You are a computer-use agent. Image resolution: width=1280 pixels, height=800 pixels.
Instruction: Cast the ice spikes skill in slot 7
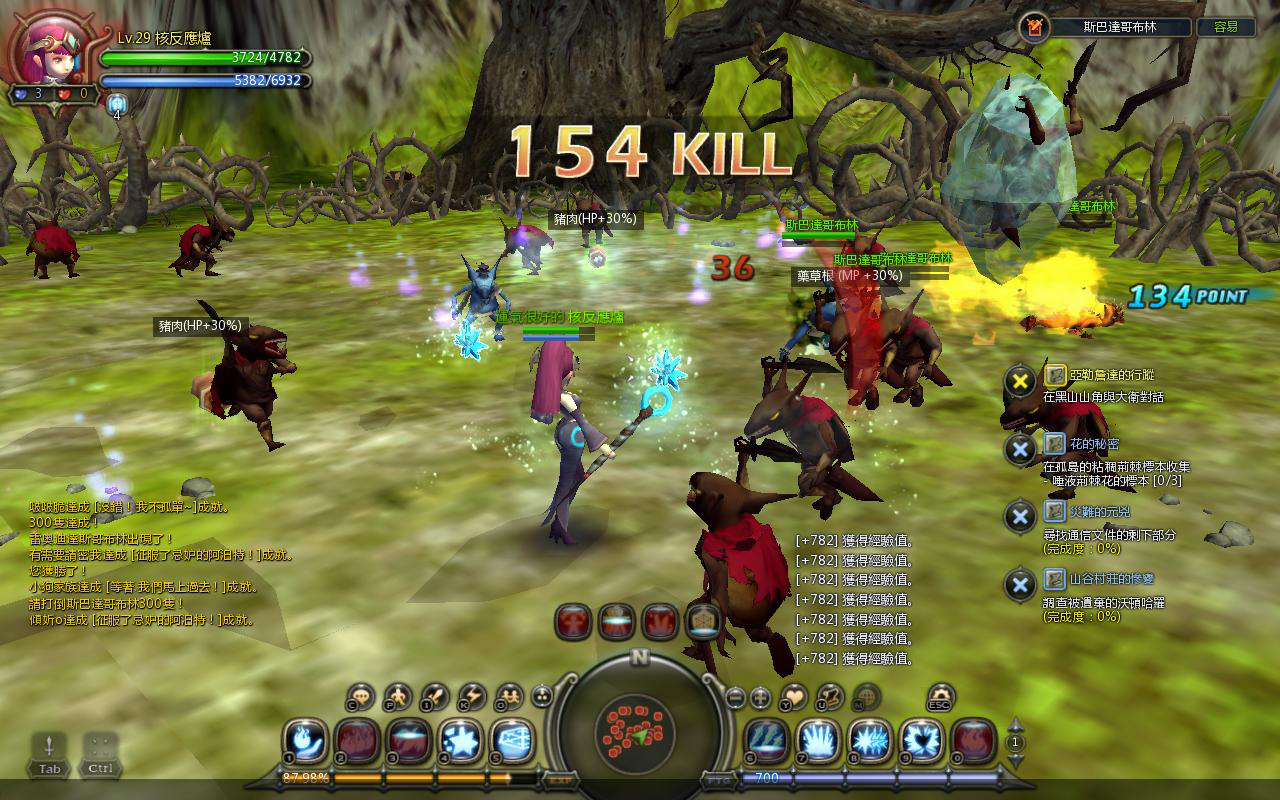click(x=818, y=742)
